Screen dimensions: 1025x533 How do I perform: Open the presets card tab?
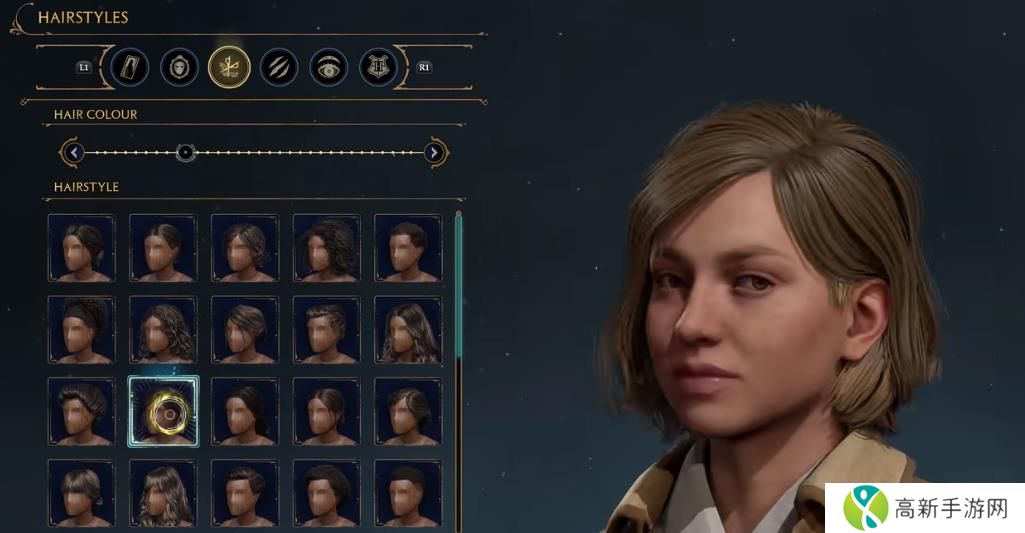click(x=130, y=67)
